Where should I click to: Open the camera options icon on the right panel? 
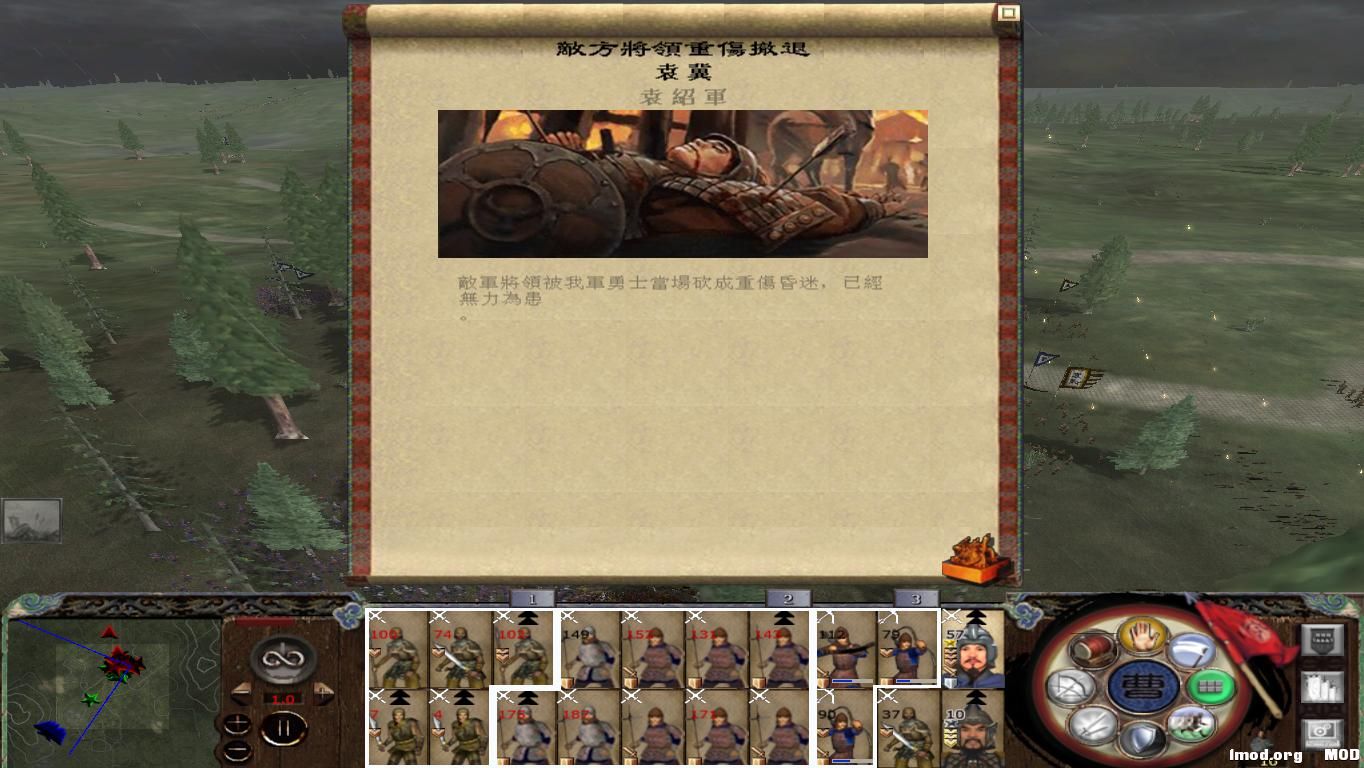point(1322,731)
